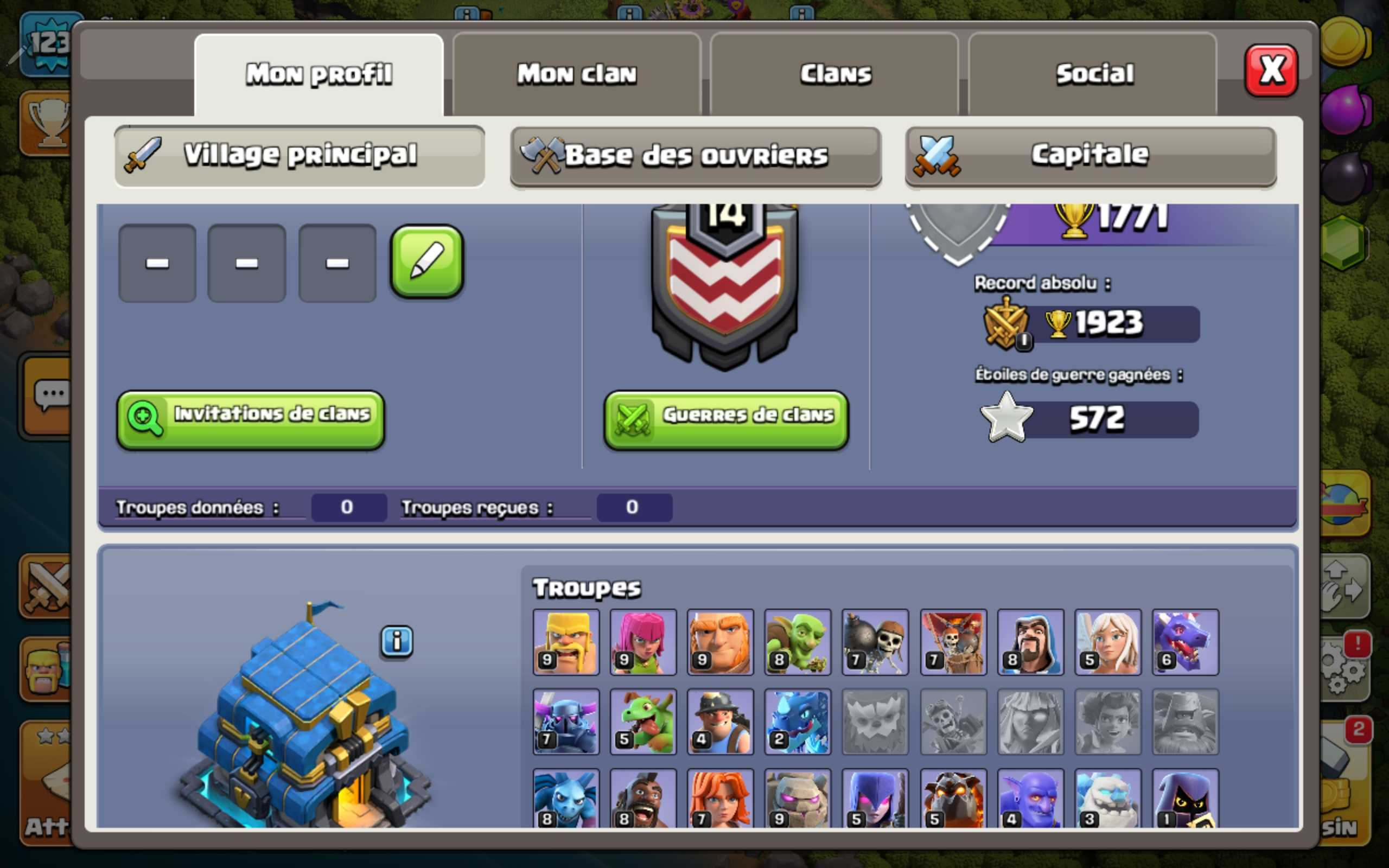The width and height of the screenshot is (1389, 868).
Task: Open the Capitale section
Action: 1091,156
